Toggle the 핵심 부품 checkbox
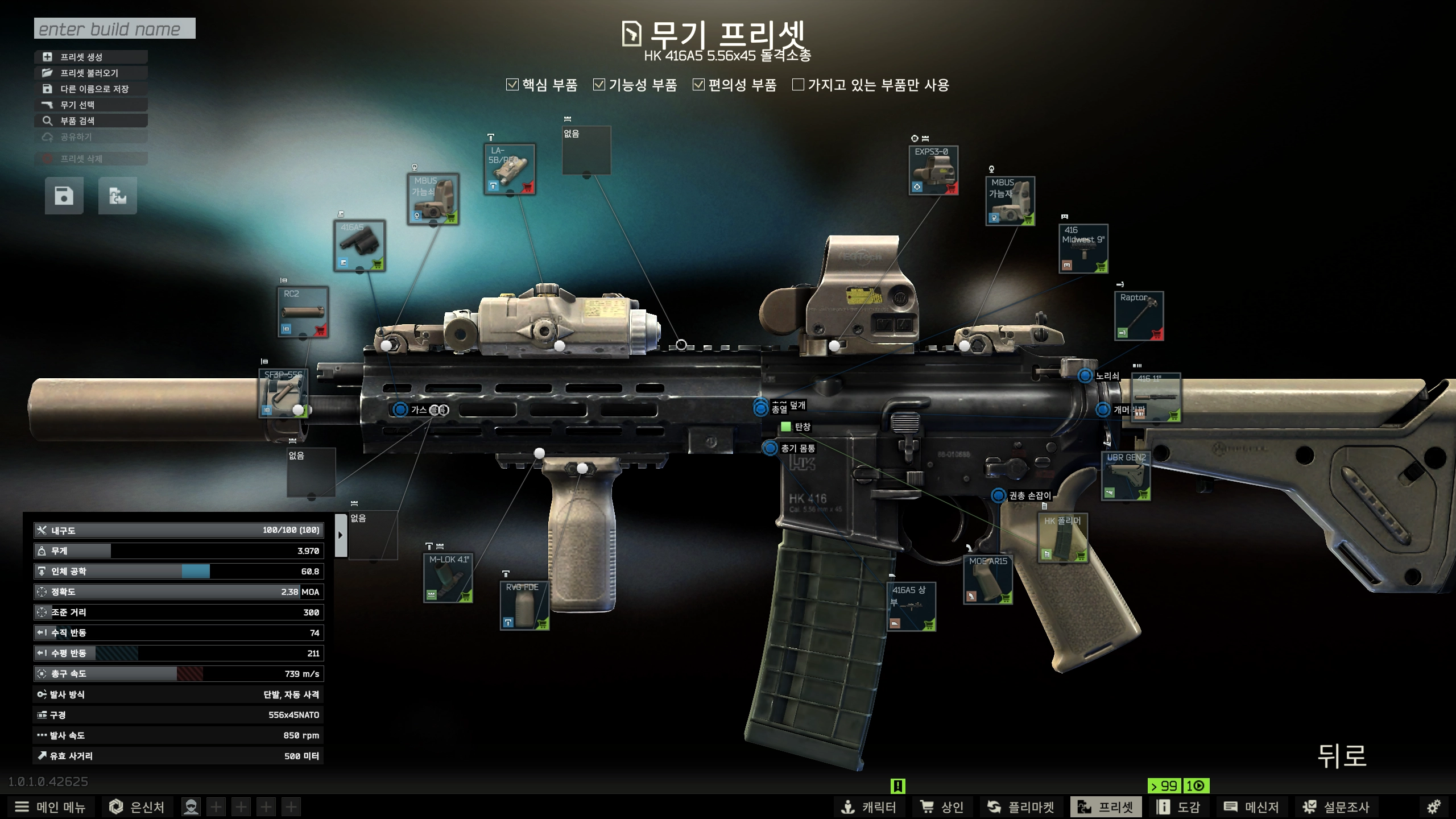Screen dimensions: 1456x819 [x=512, y=85]
